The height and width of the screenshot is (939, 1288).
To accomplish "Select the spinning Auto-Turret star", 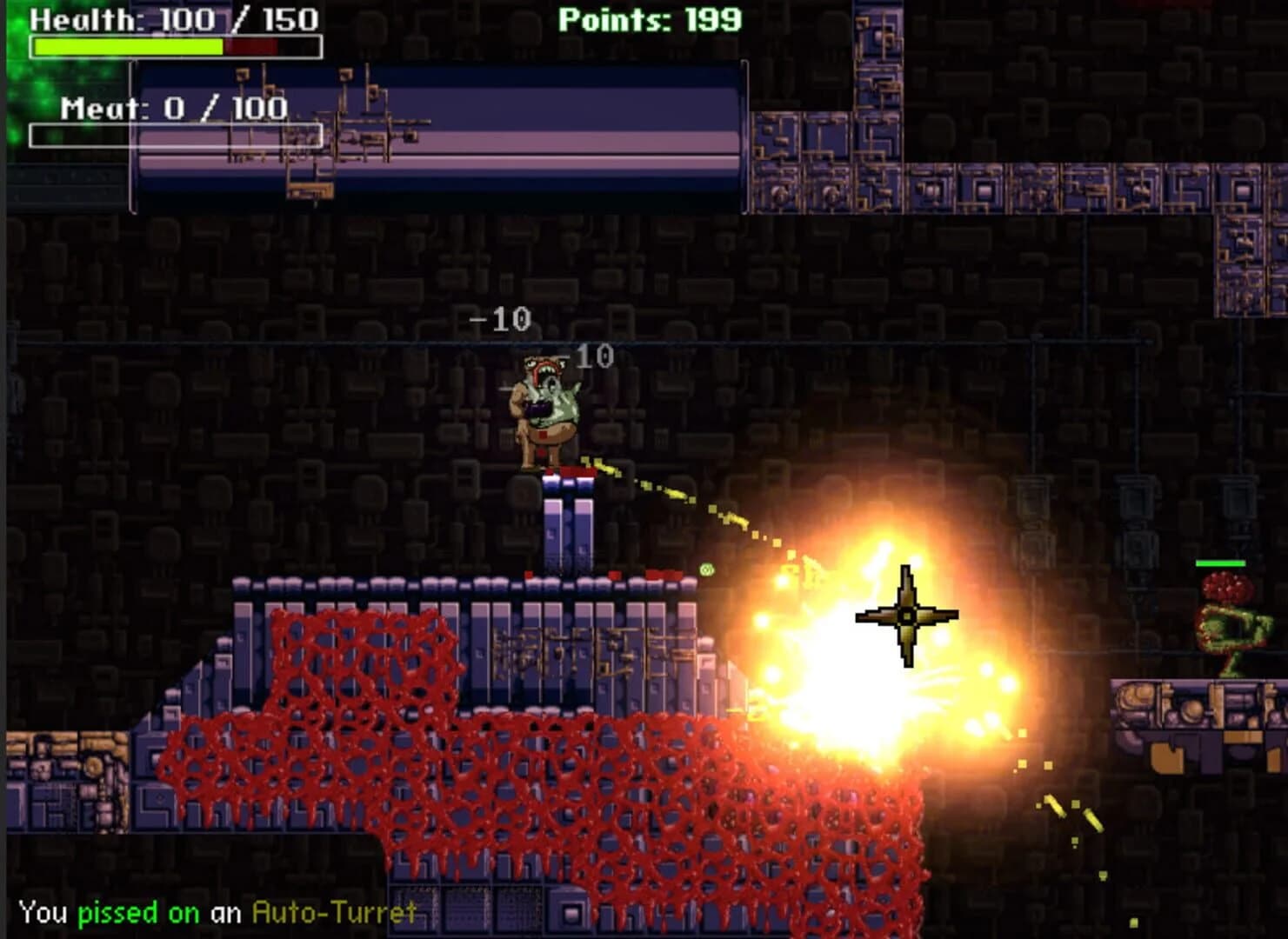I will (907, 613).
